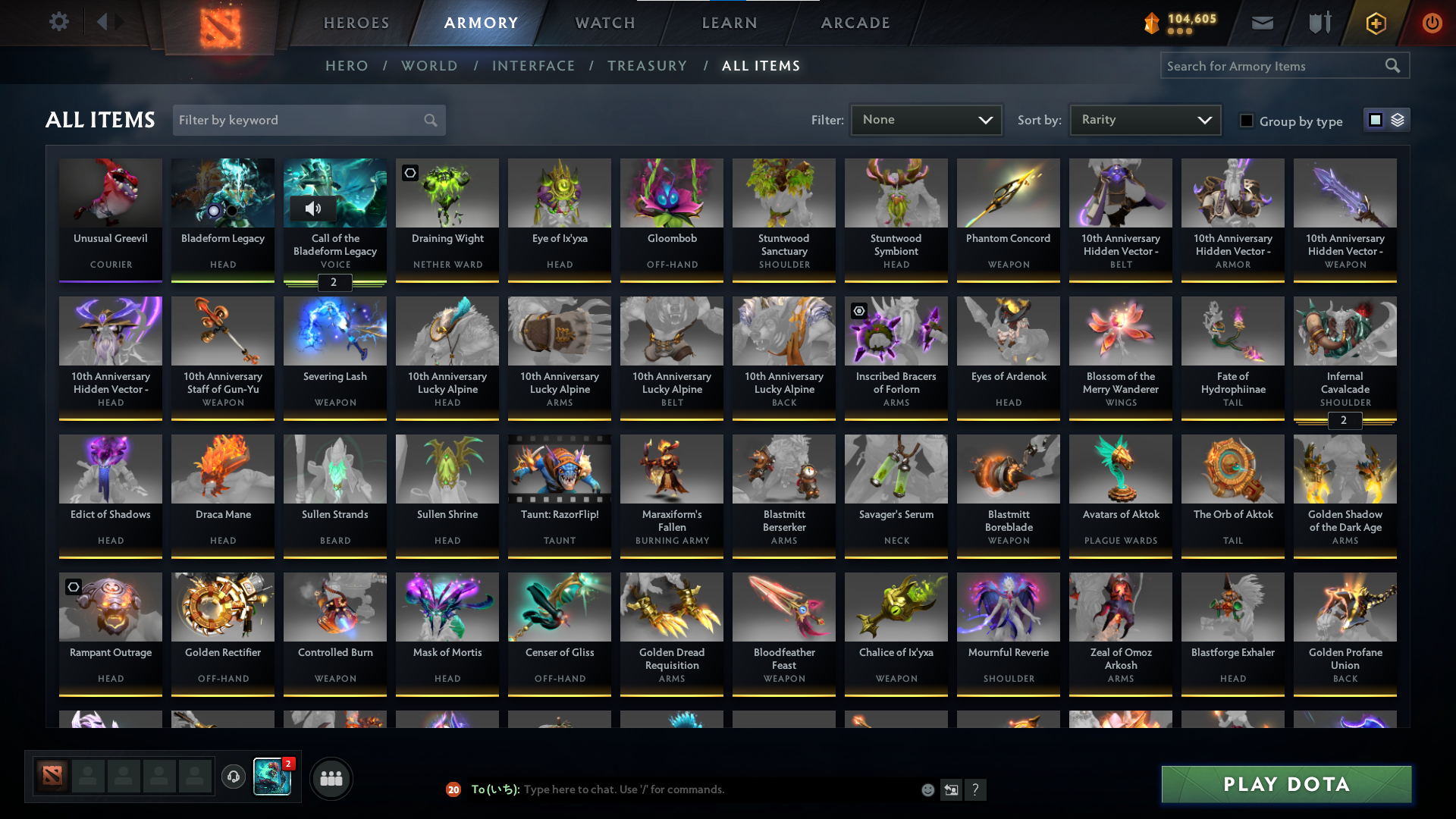The image size is (1456, 819).
Task: Click the gold hexagon plus icon
Action: click(x=1375, y=23)
